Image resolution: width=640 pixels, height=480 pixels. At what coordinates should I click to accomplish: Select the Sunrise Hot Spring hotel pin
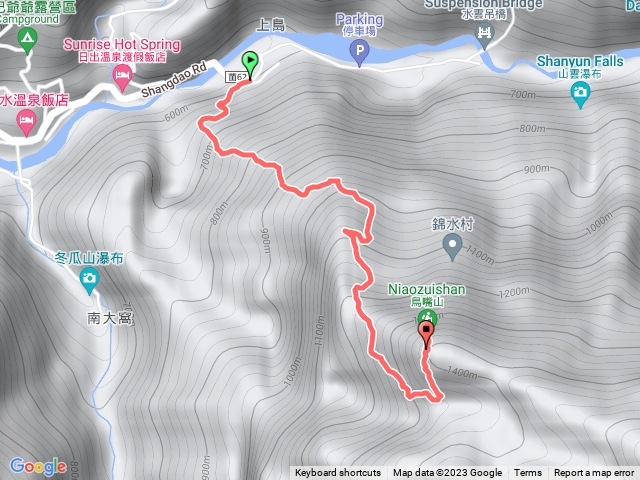123,82
